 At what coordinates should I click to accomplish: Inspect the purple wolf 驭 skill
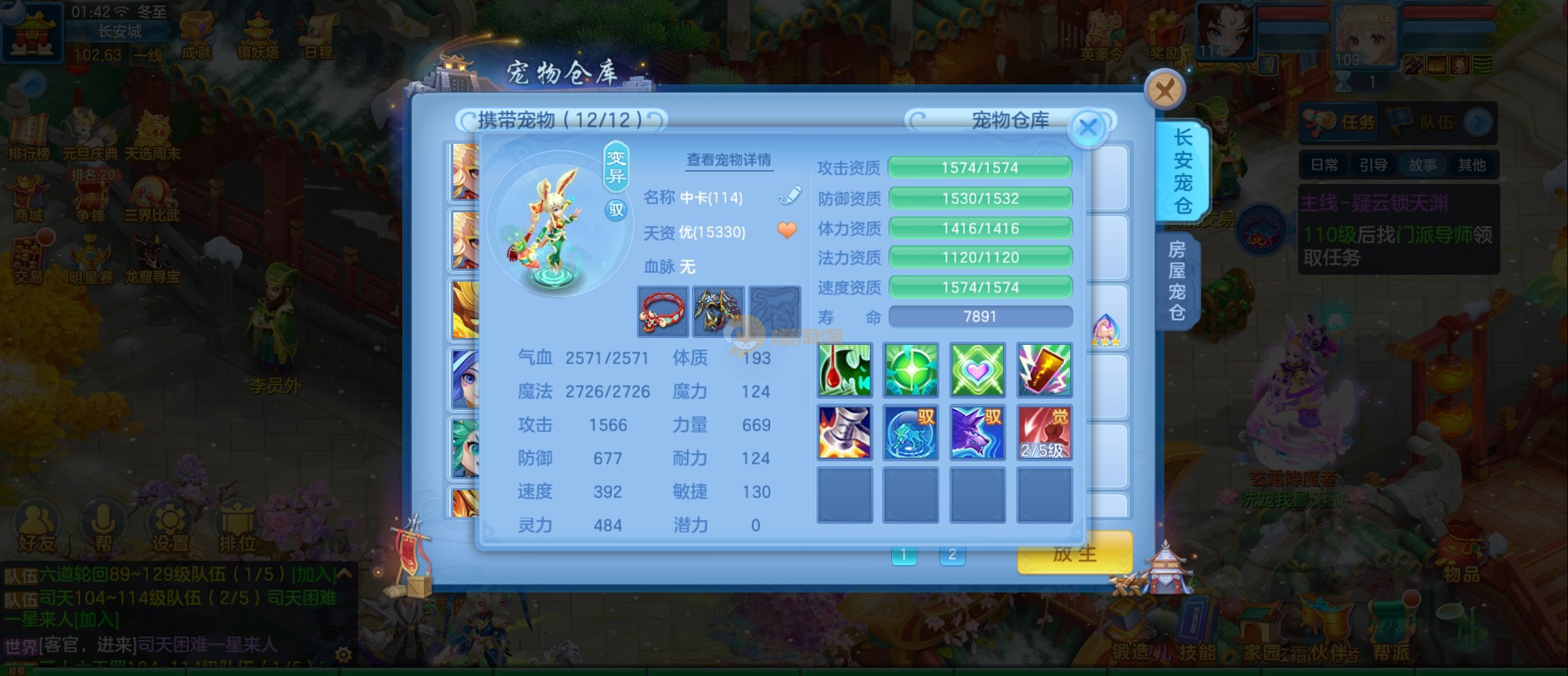[x=977, y=433]
